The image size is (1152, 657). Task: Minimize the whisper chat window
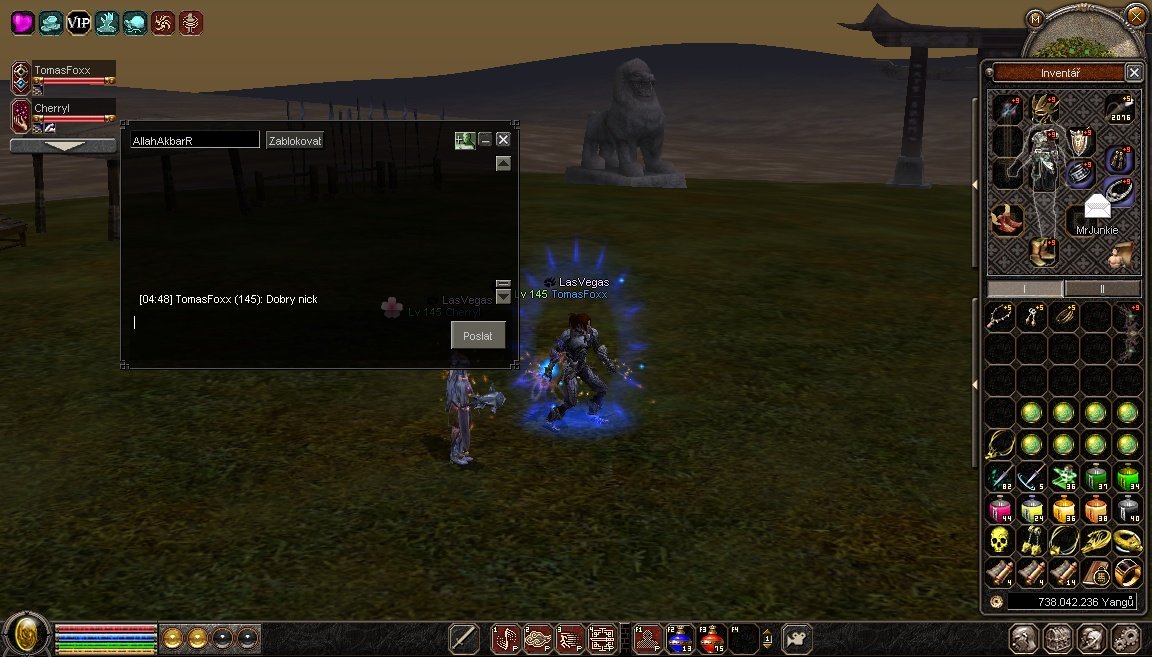[x=485, y=140]
